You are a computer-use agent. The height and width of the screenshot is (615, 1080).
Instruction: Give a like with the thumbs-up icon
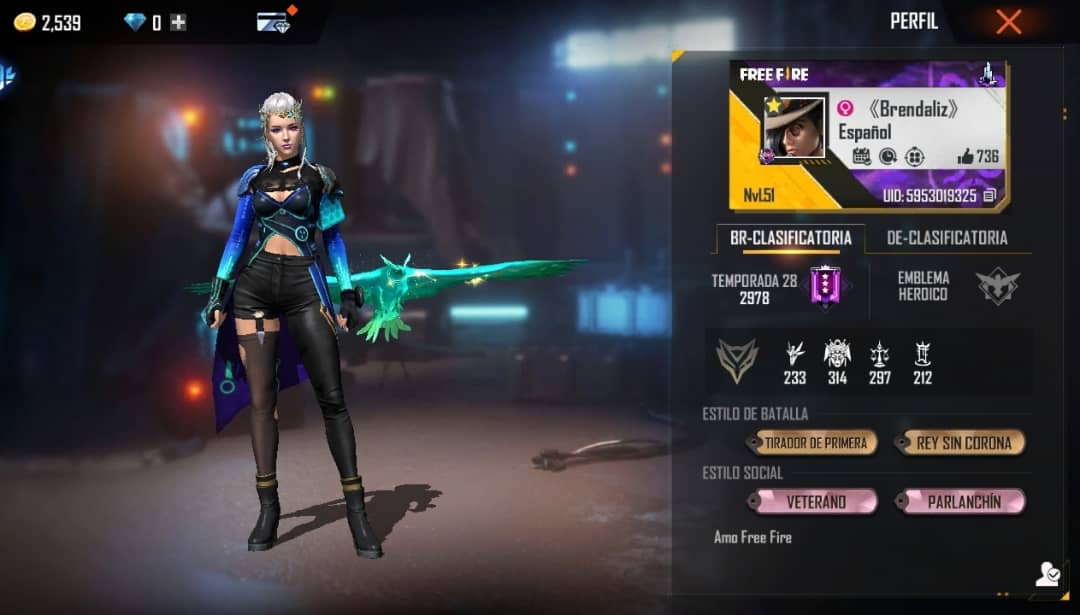965,156
